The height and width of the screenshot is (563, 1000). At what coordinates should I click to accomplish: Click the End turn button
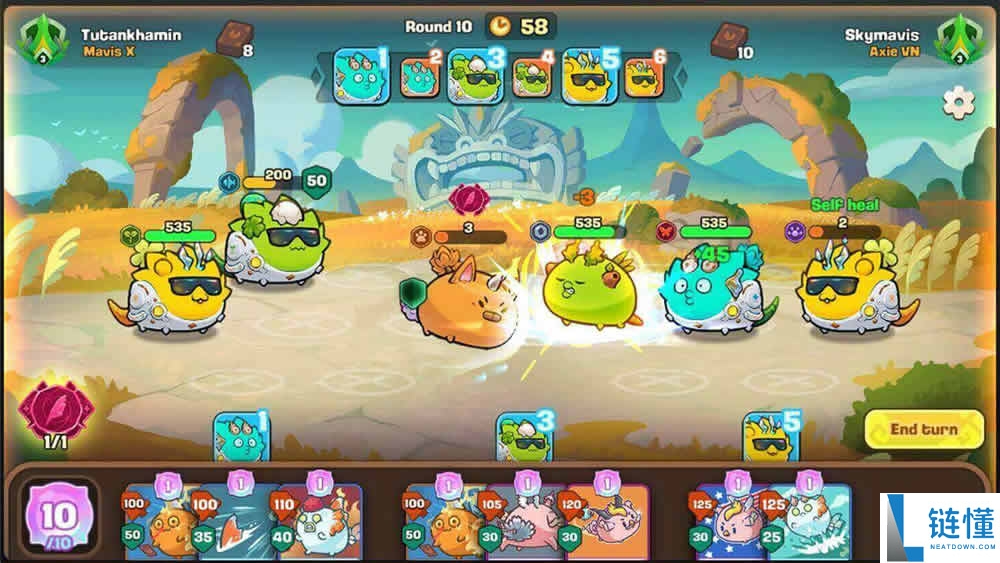point(923,430)
